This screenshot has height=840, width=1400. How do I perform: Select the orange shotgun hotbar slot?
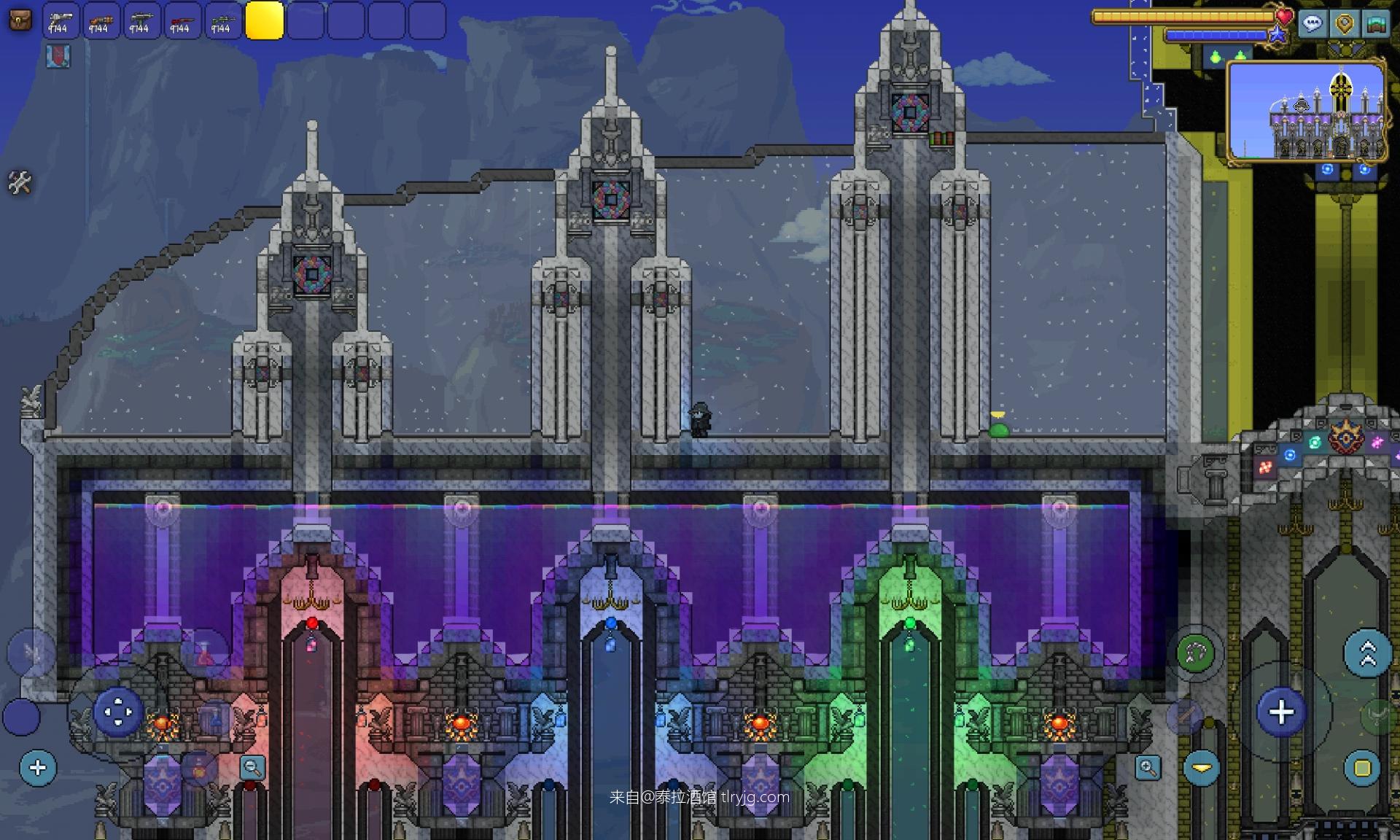pos(101,20)
